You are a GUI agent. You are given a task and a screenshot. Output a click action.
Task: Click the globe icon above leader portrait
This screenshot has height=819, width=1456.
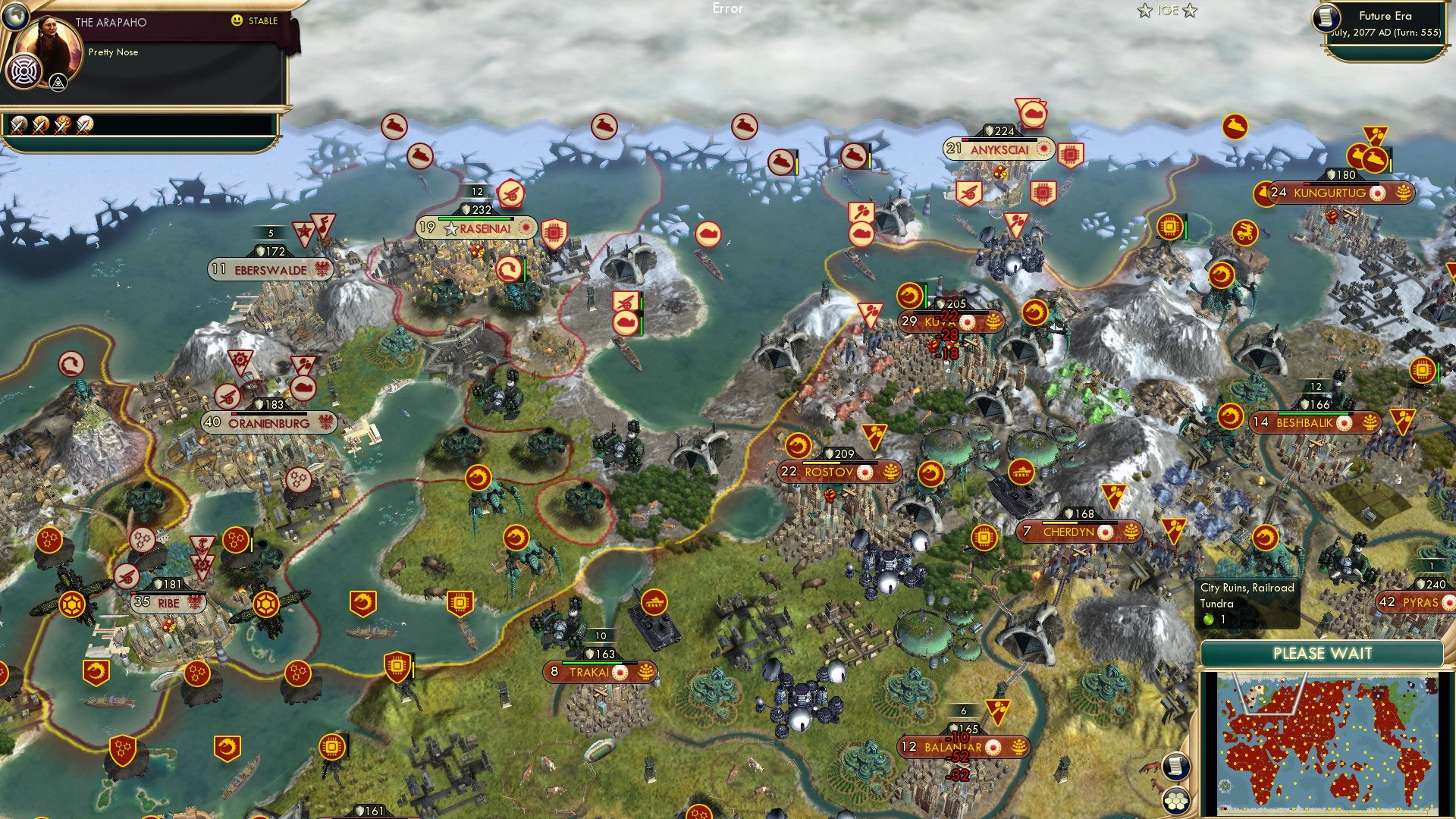pos(14,14)
